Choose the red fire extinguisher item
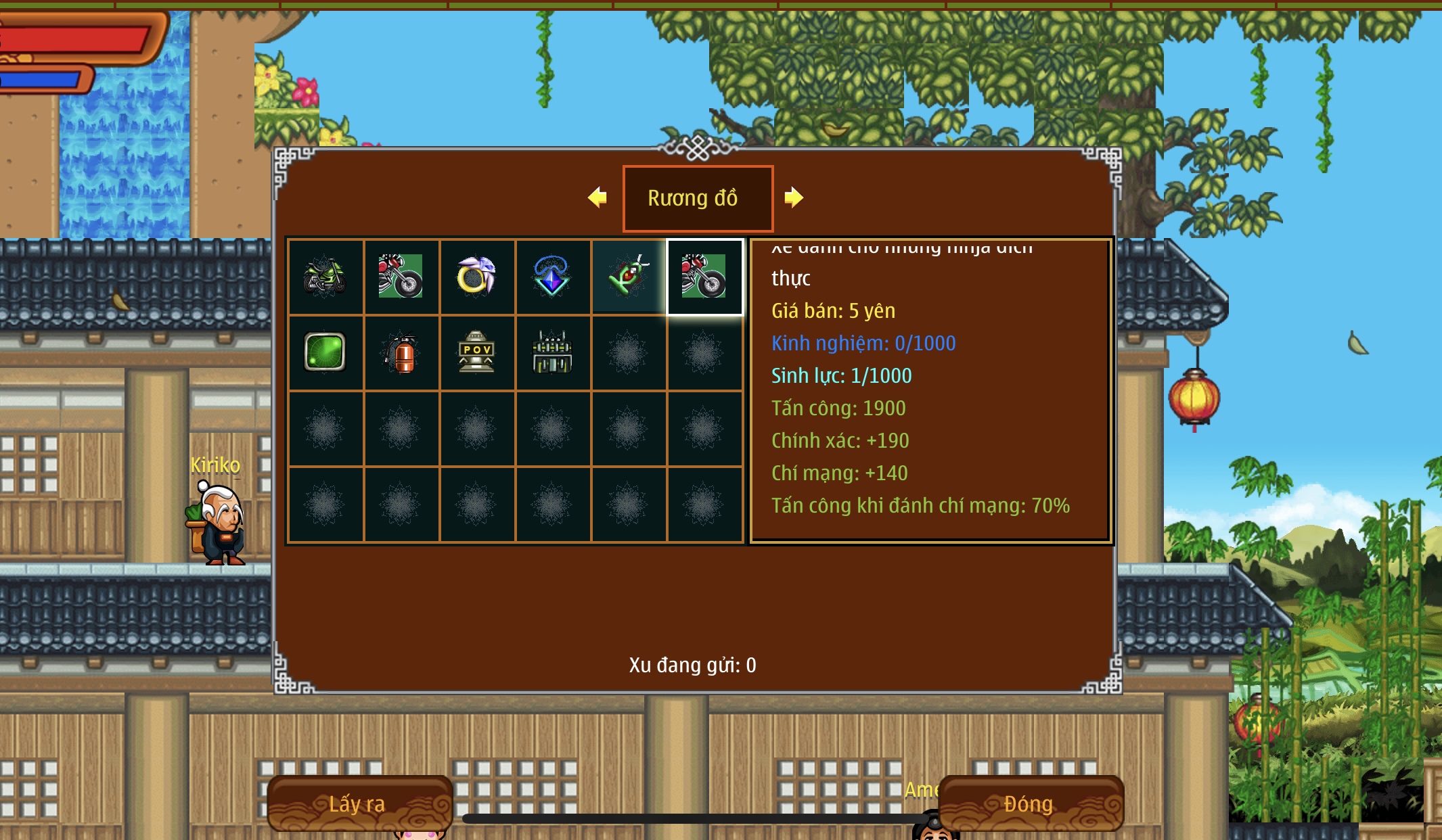This screenshot has width=1442, height=840. [401, 352]
